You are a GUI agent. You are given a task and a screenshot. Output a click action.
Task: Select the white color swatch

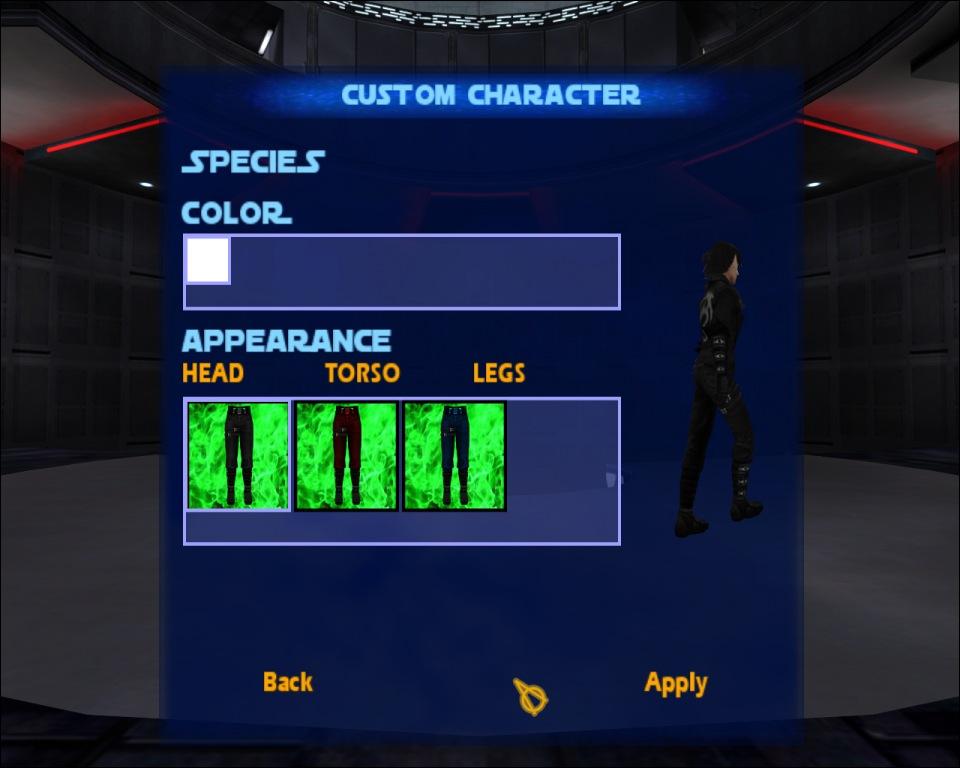208,260
